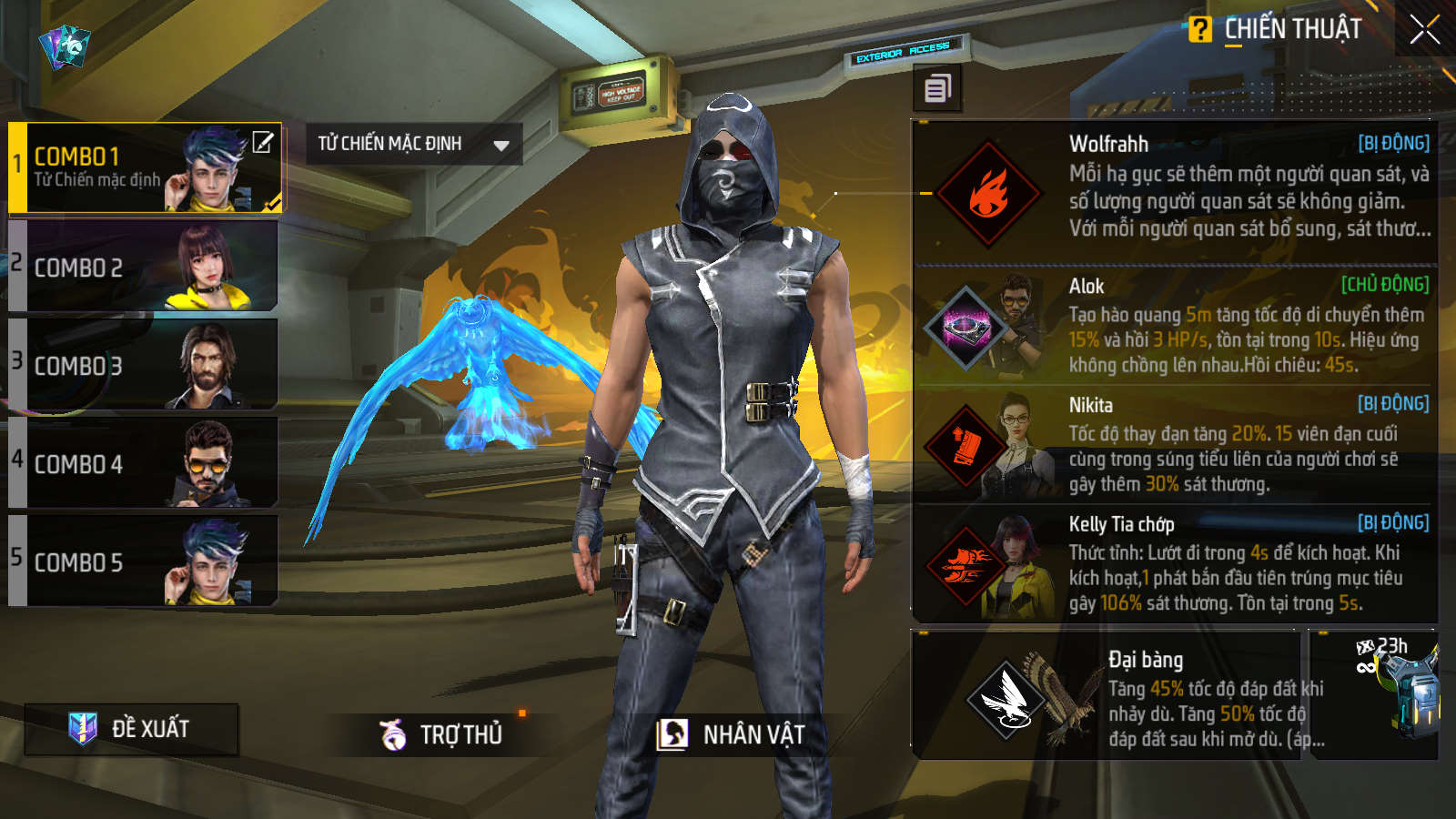The width and height of the screenshot is (1456, 819).
Task: Edit COMBO 1 with the pencil icon
Action: (x=262, y=143)
